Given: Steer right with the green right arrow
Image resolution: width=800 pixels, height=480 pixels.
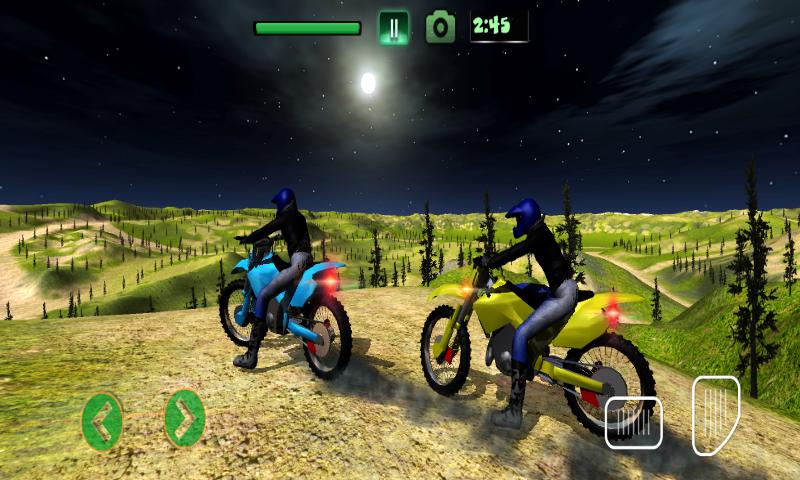Looking at the screenshot, I should click(184, 418).
